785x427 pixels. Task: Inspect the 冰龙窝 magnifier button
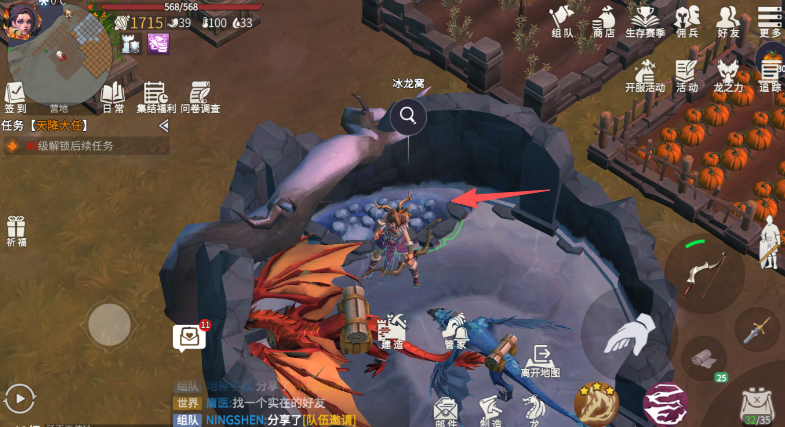pos(408,116)
